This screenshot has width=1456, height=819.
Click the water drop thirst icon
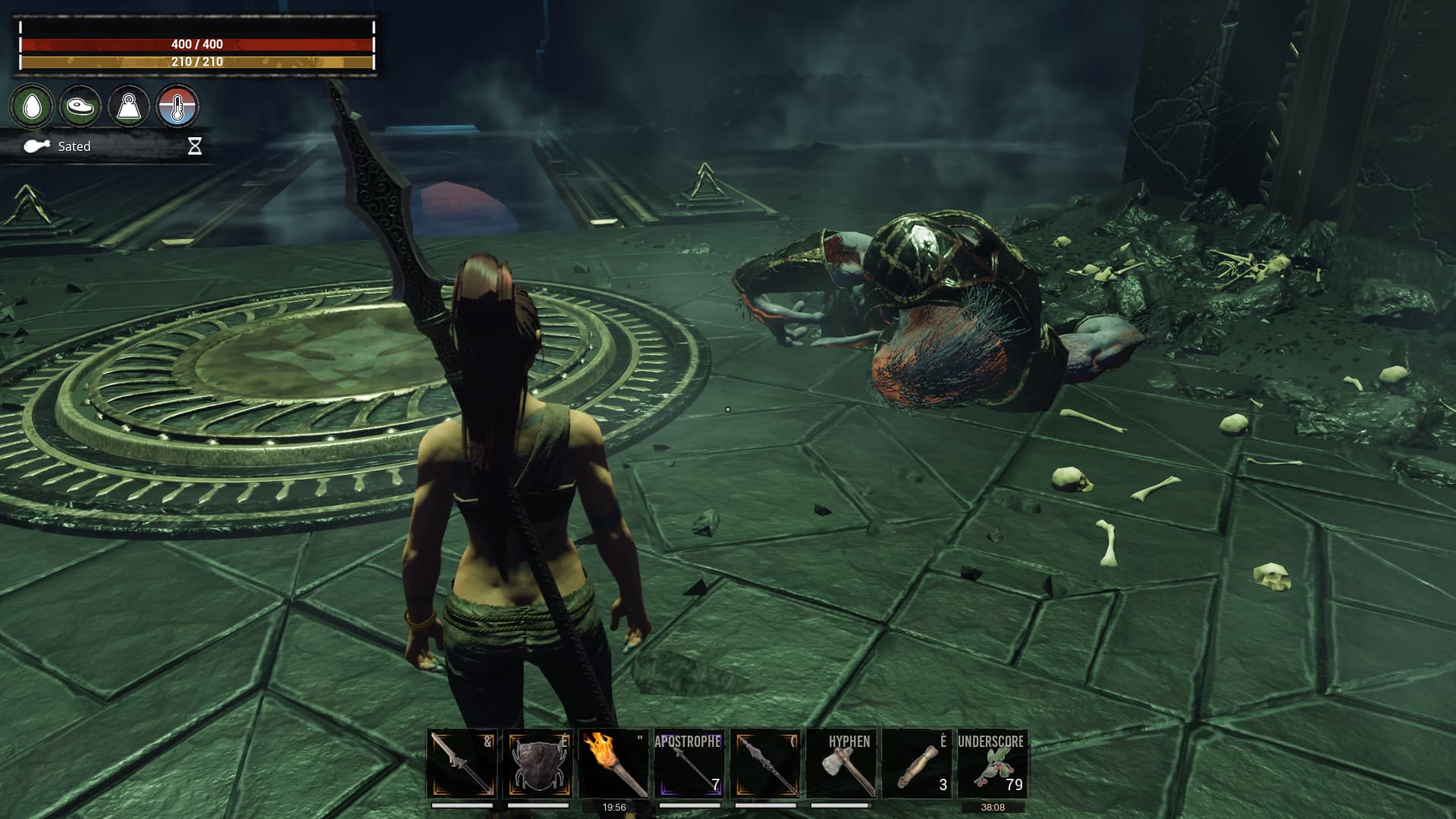32,106
